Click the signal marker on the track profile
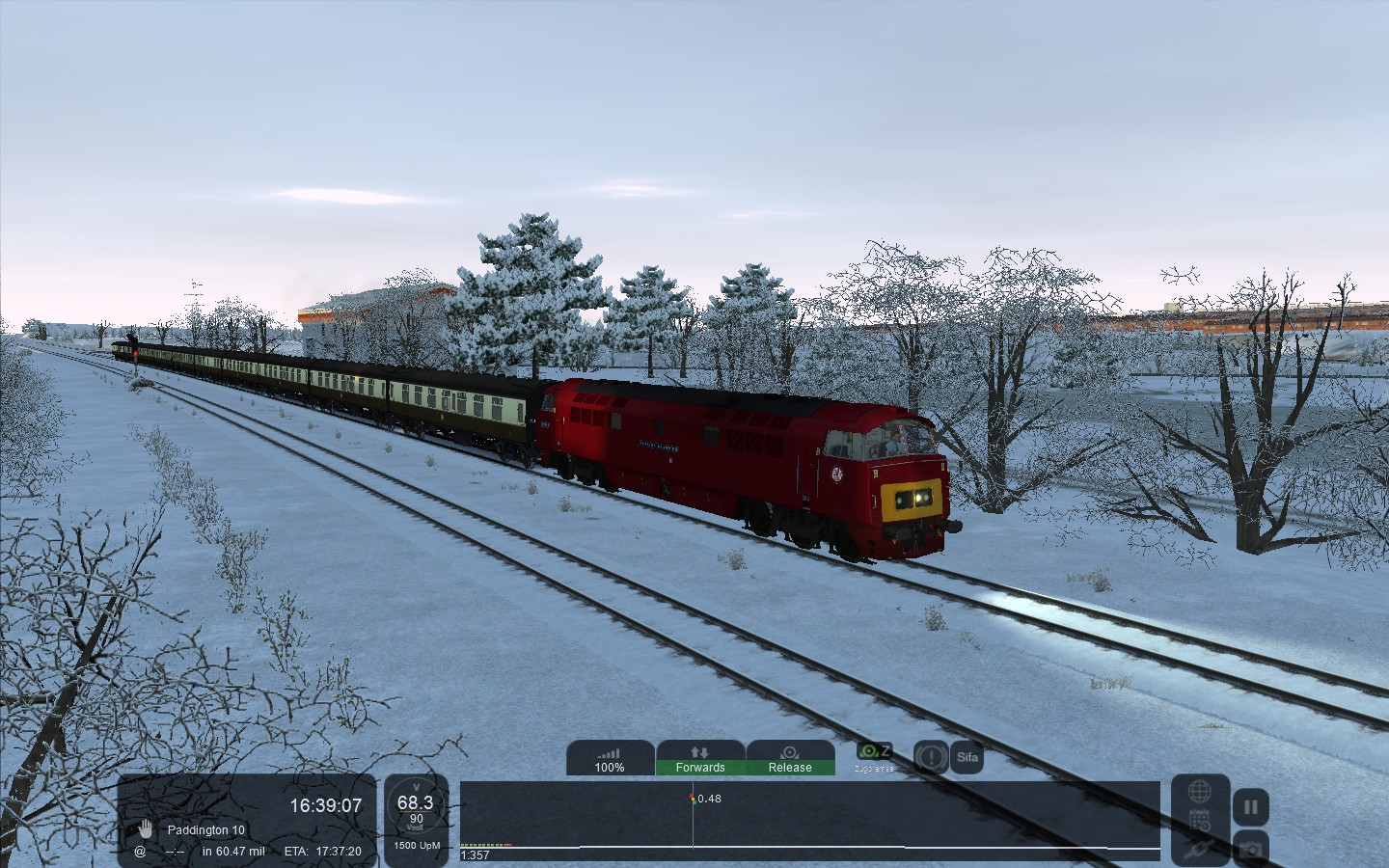The image size is (1389, 868). click(693, 799)
